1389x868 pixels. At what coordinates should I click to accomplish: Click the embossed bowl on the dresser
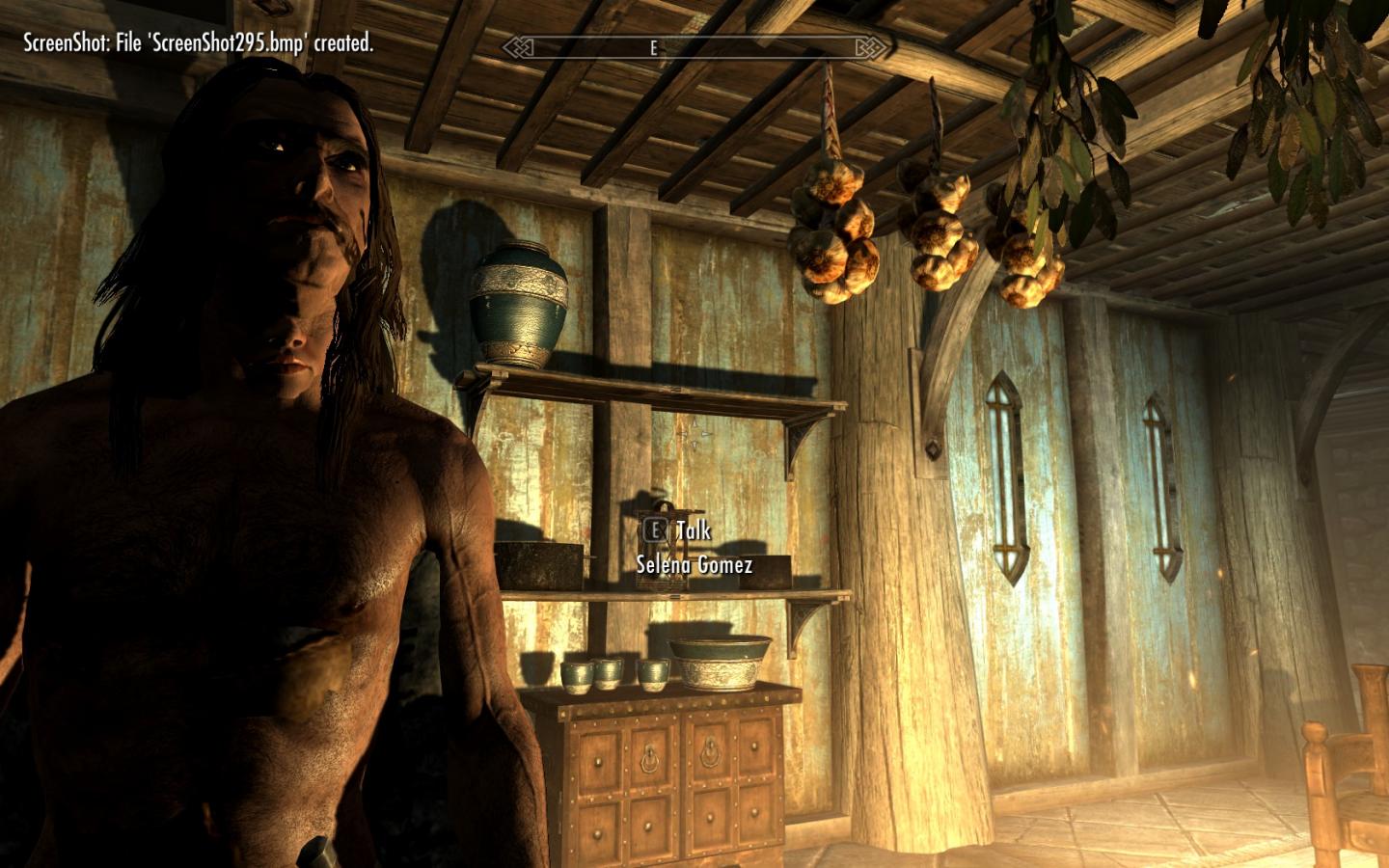(721, 661)
